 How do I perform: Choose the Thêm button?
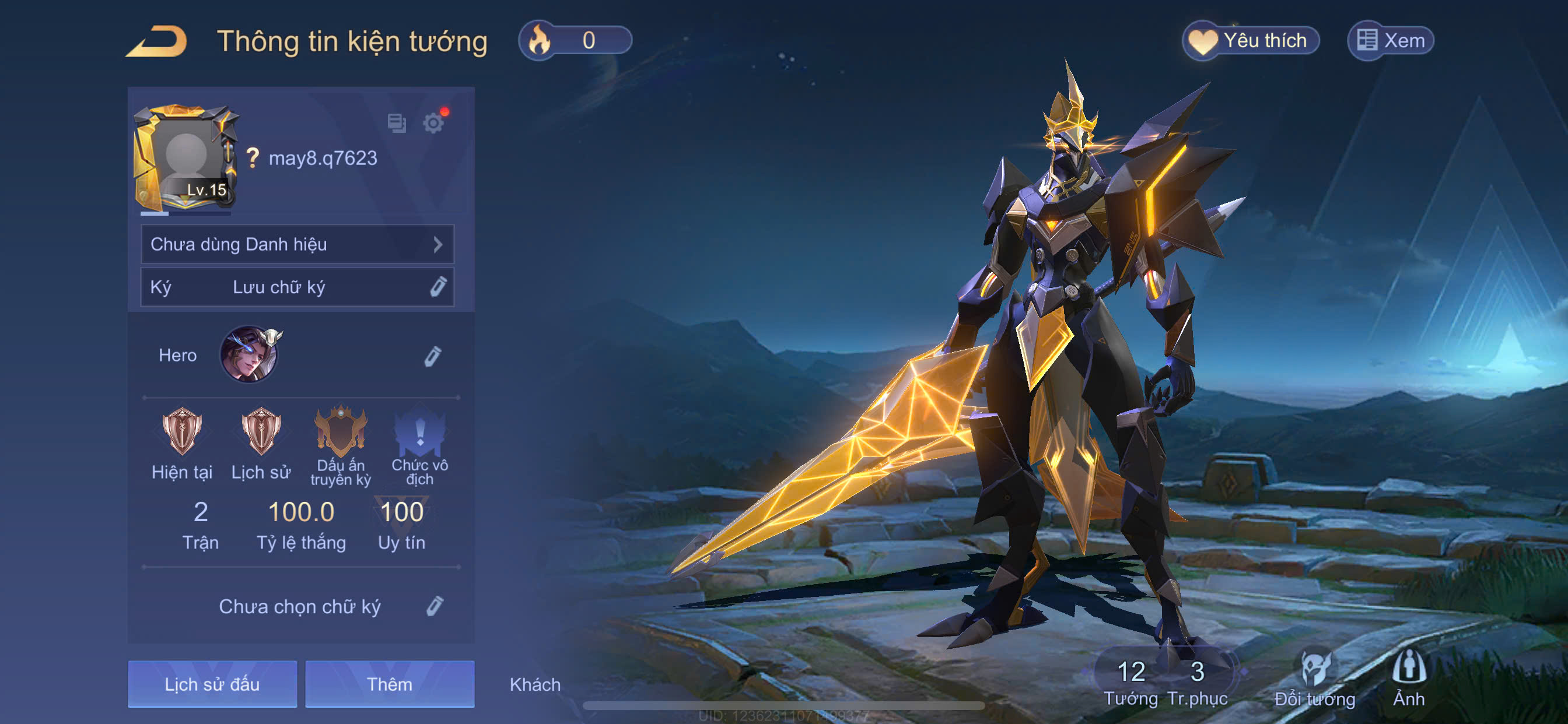pyautogui.click(x=390, y=684)
